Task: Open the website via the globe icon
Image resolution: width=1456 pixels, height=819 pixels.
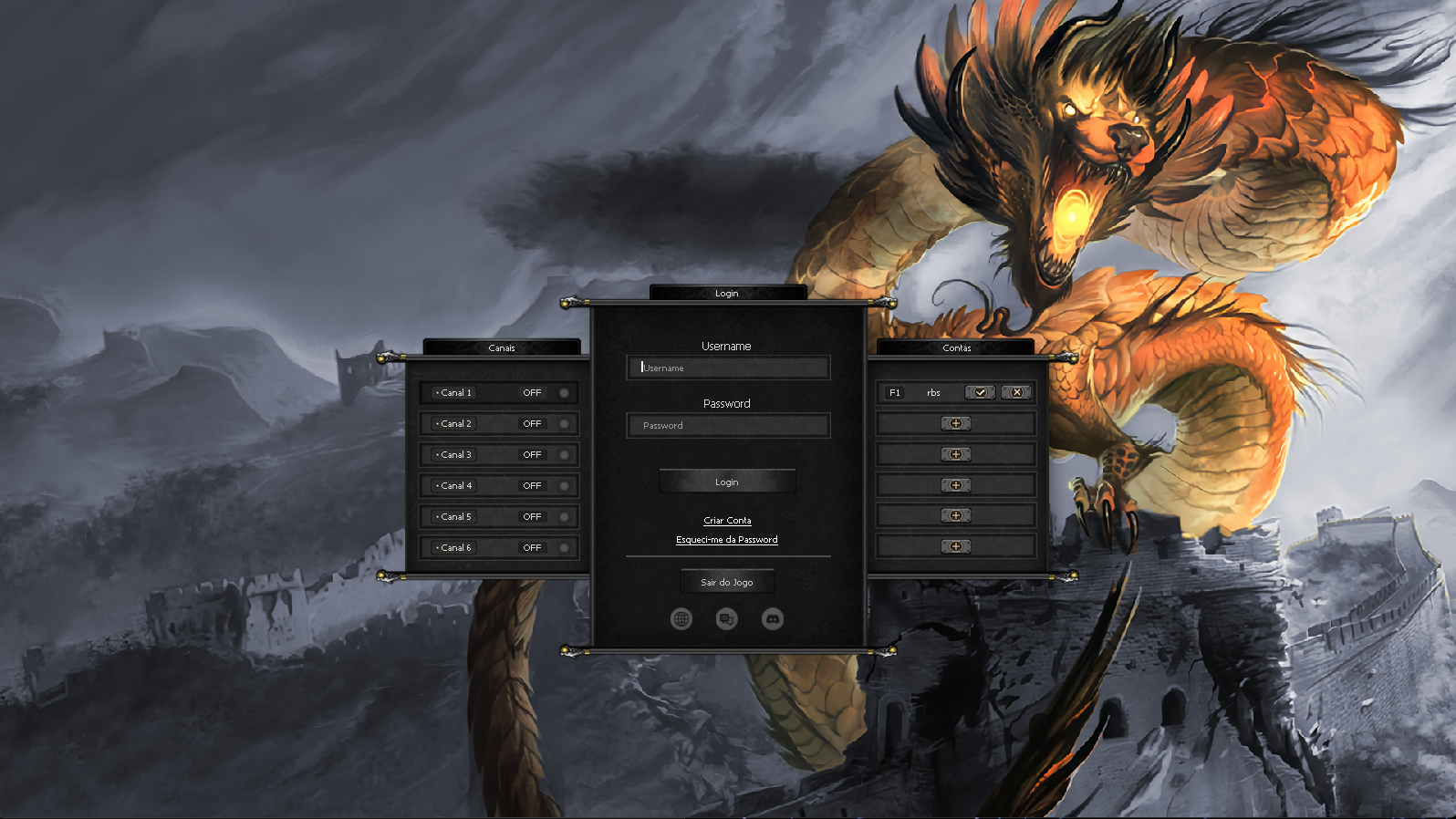Action: click(x=681, y=617)
